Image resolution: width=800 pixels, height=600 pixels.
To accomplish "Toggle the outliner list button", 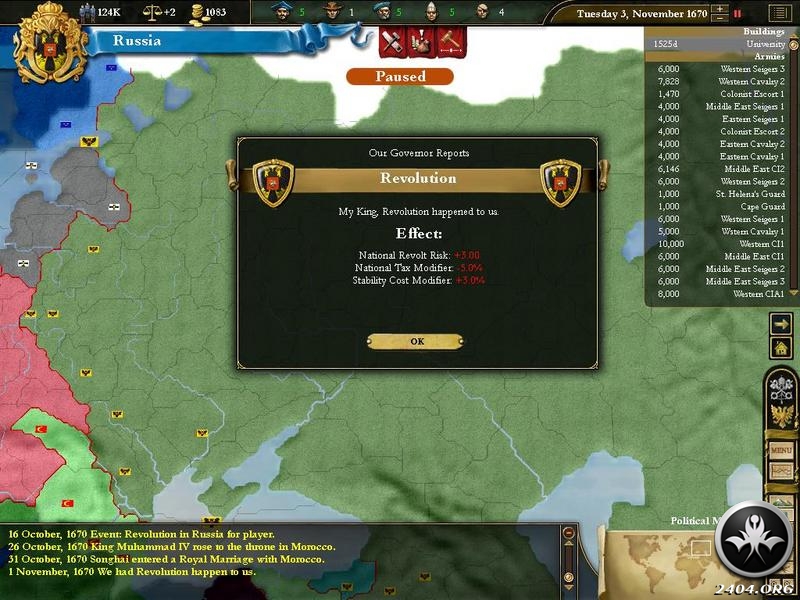I will coord(778,14).
